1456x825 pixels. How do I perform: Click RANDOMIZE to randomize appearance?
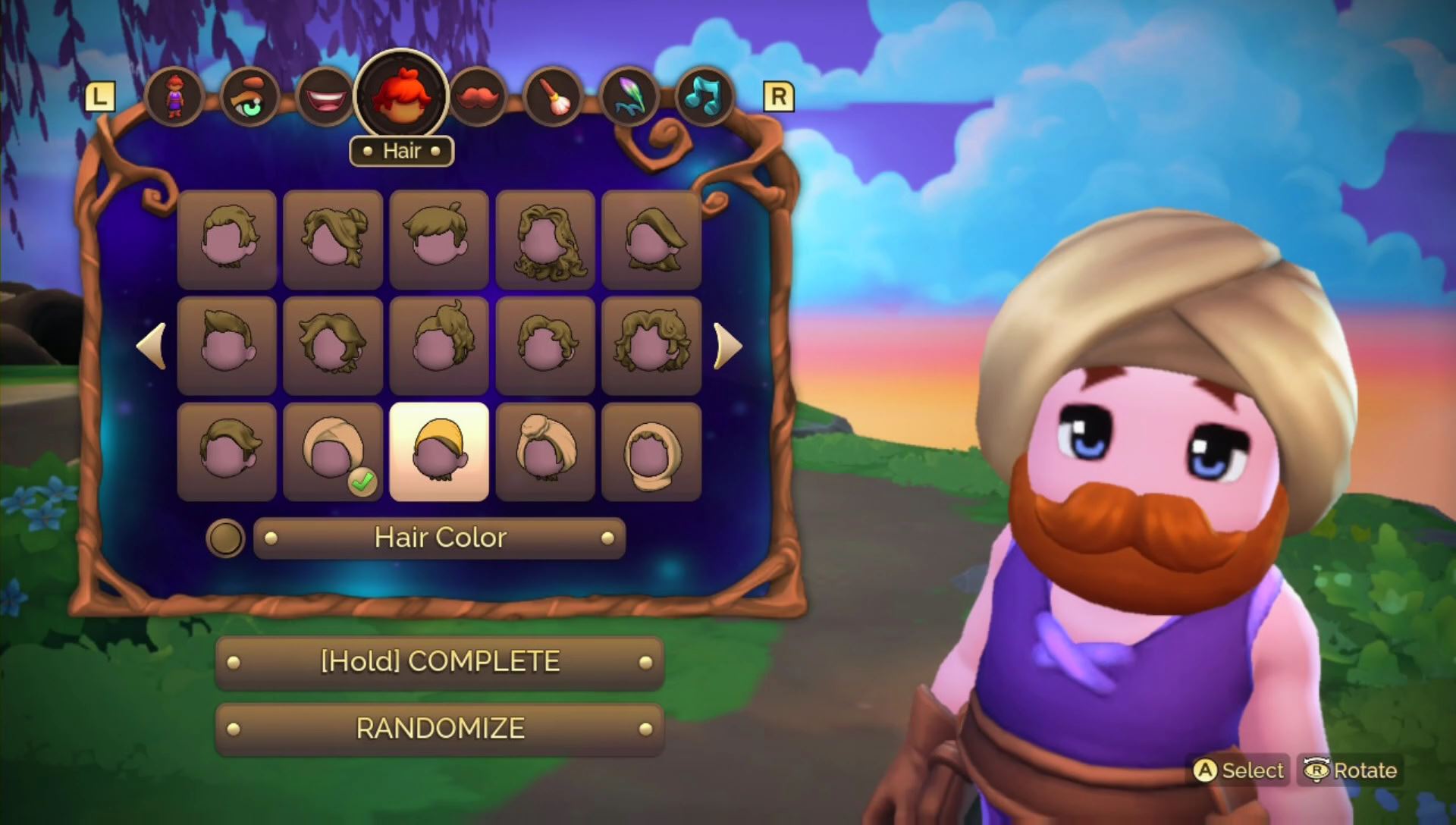(x=438, y=729)
